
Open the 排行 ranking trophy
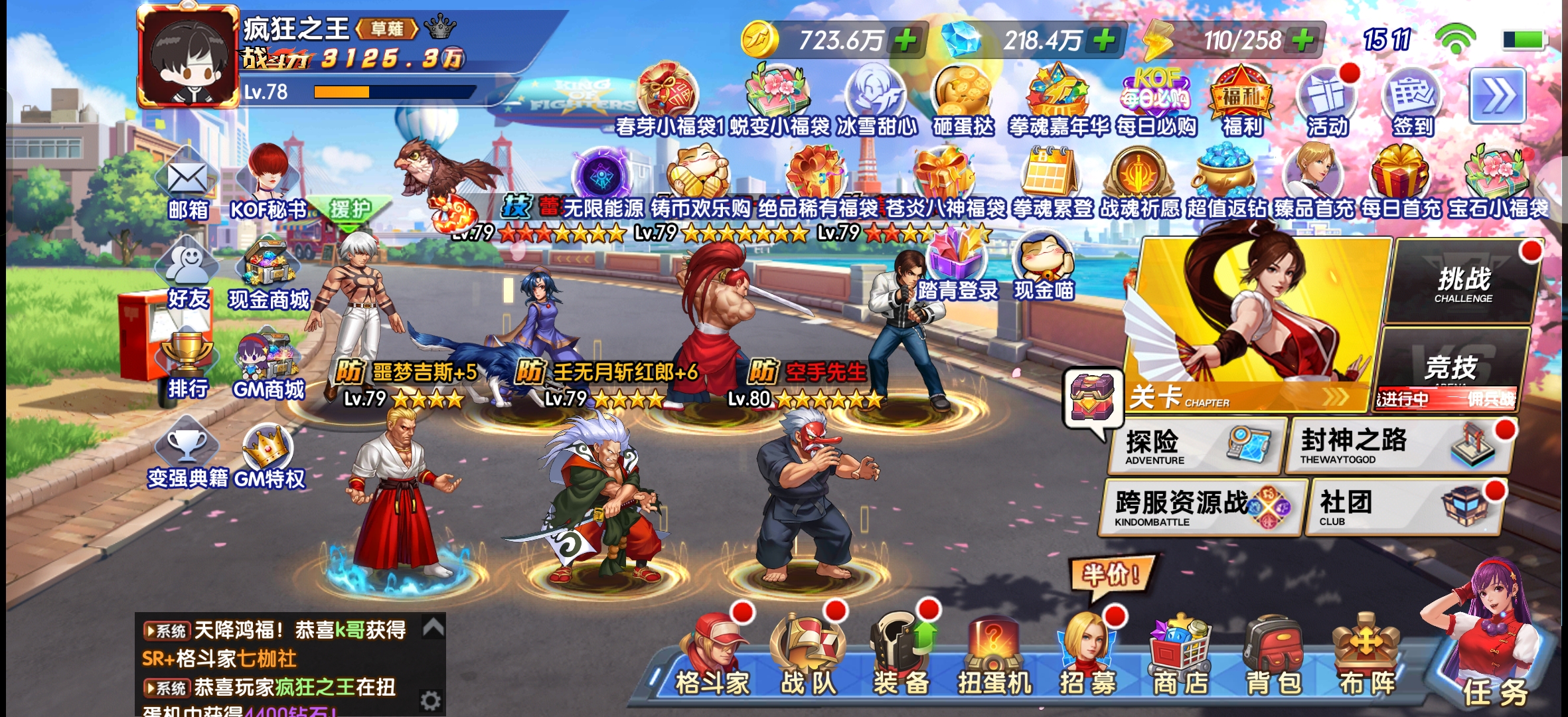pyautogui.click(x=188, y=364)
